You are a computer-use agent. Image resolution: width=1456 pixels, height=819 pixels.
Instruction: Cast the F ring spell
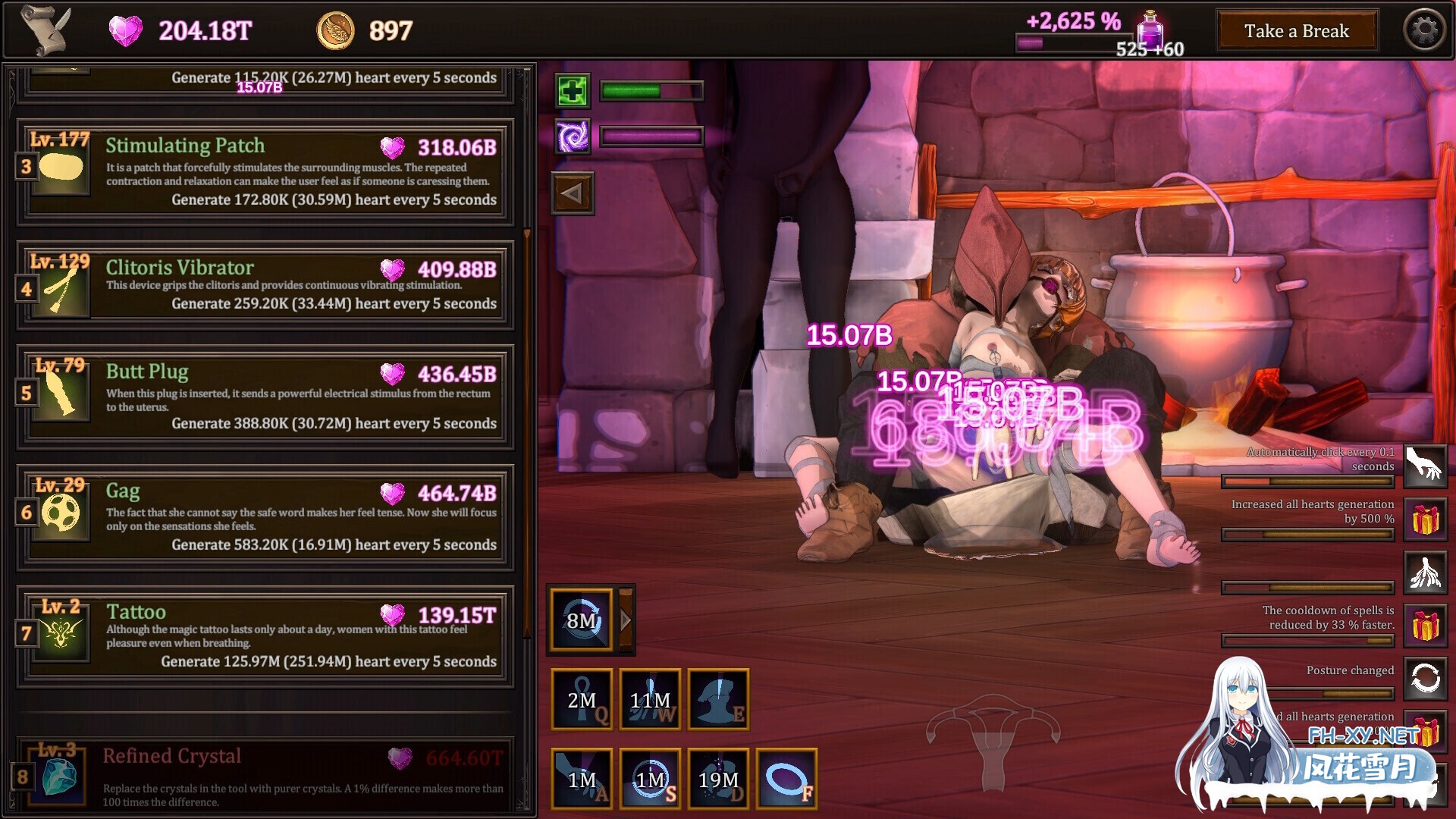tap(786, 779)
